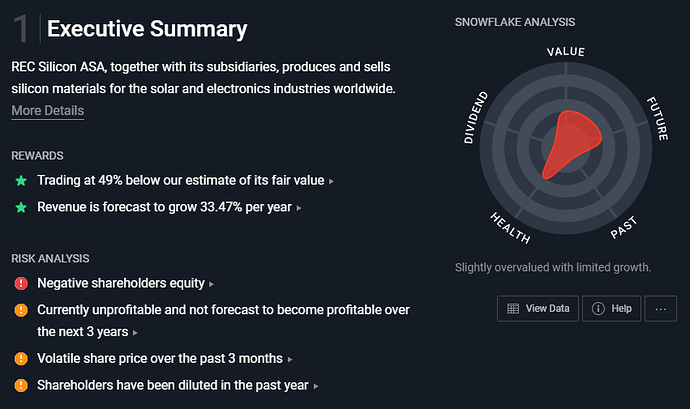The height and width of the screenshot is (409, 690).
Task: Expand the Volatile share price risk
Action: (165, 358)
